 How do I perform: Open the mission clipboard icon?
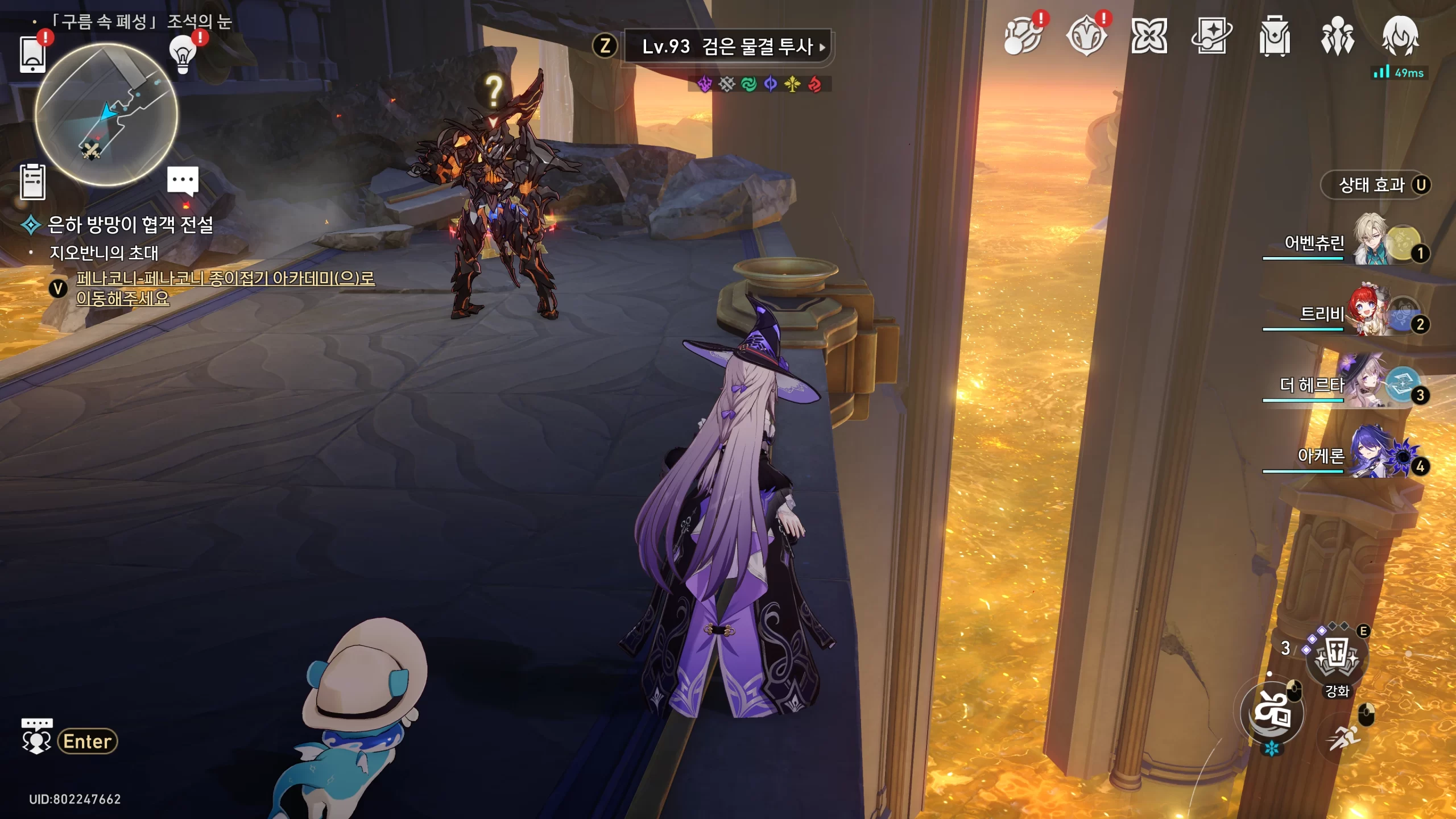coord(32,182)
